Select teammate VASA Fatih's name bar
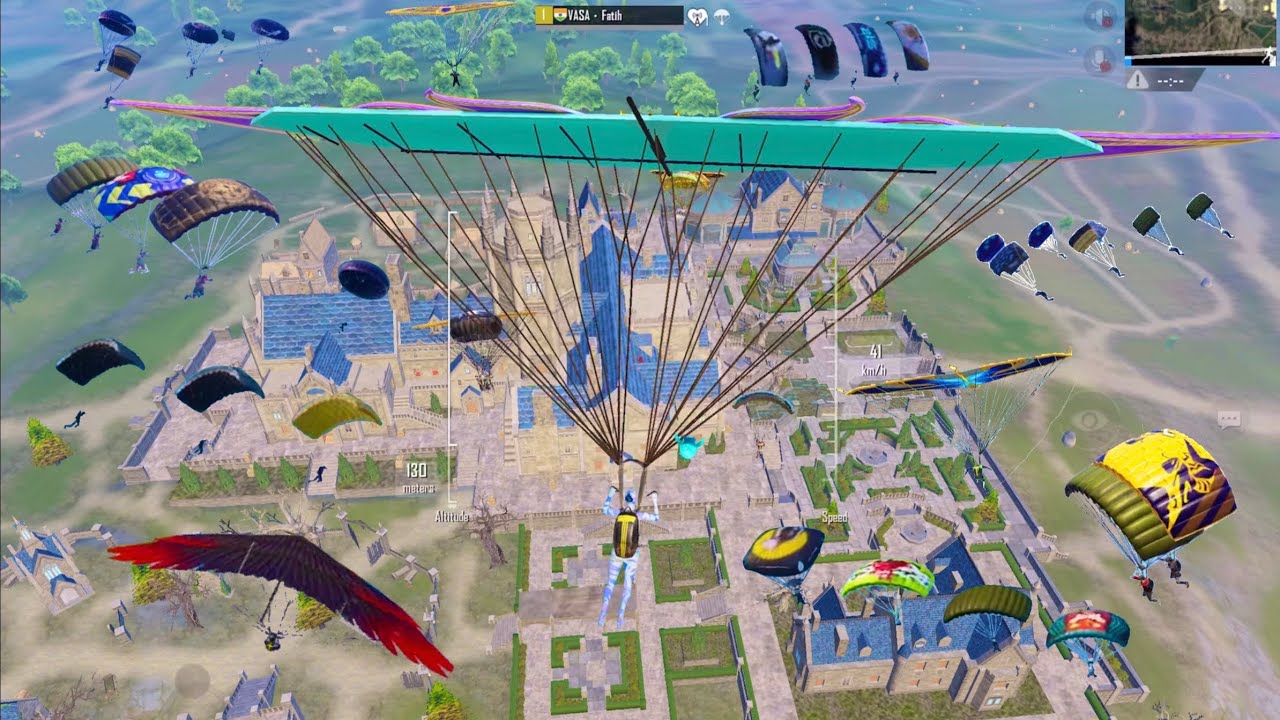The width and height of the screenshot is (1280, 720). click(609, 15)
